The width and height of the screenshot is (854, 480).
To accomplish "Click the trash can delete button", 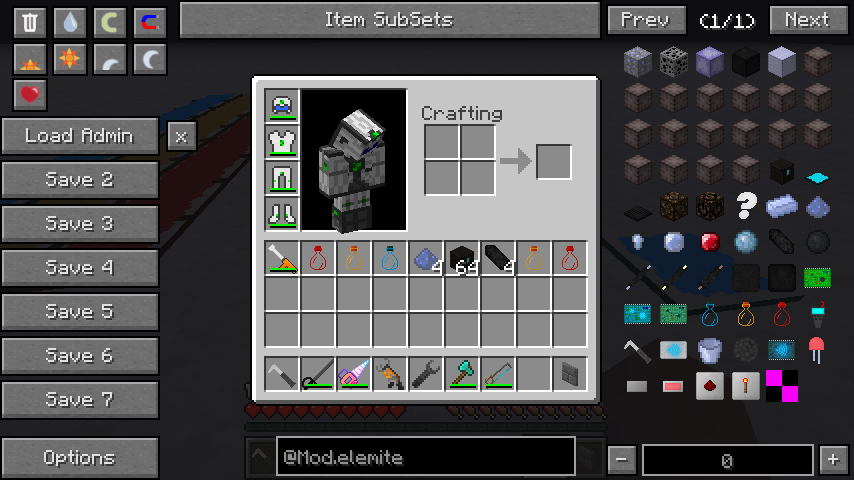I will coord(30,22).
